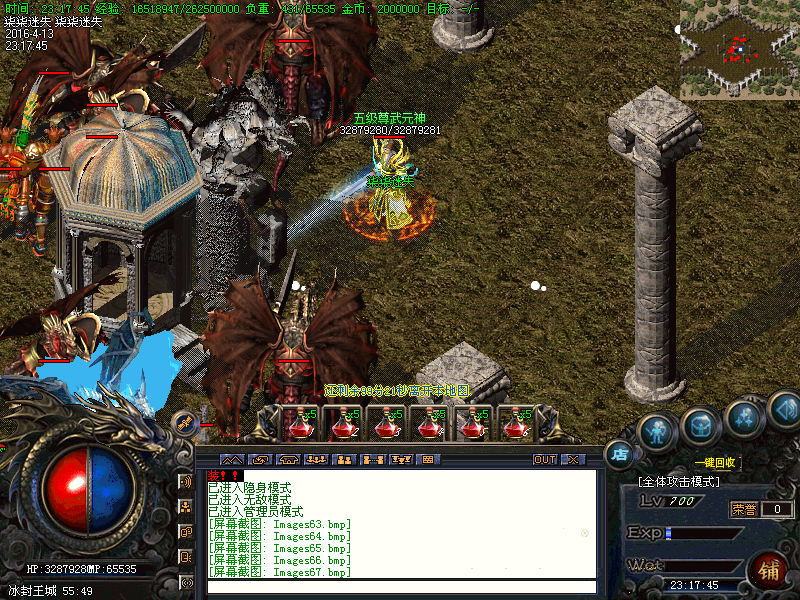Toggle sound with the speaker button
800x600 pixels.
coord(785,408)
